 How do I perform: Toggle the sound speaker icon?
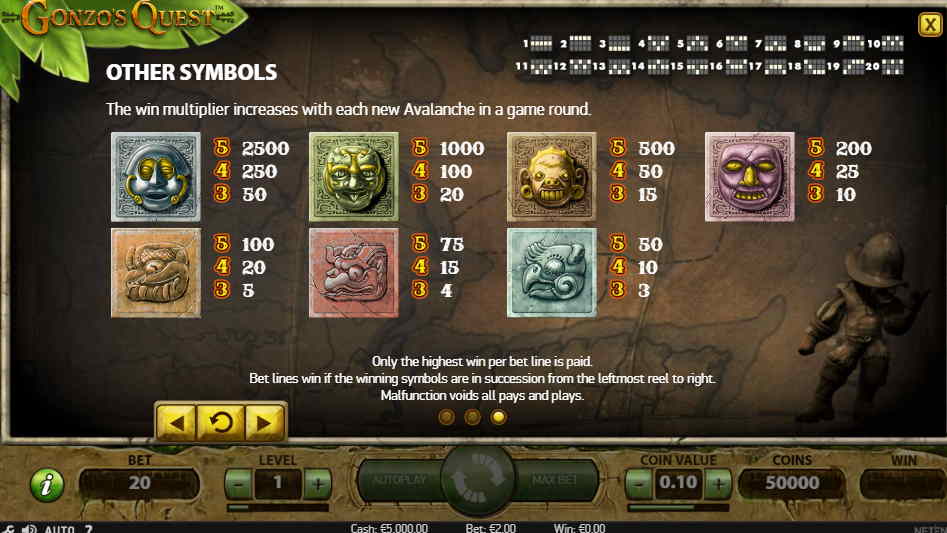(x=29, y=528)
